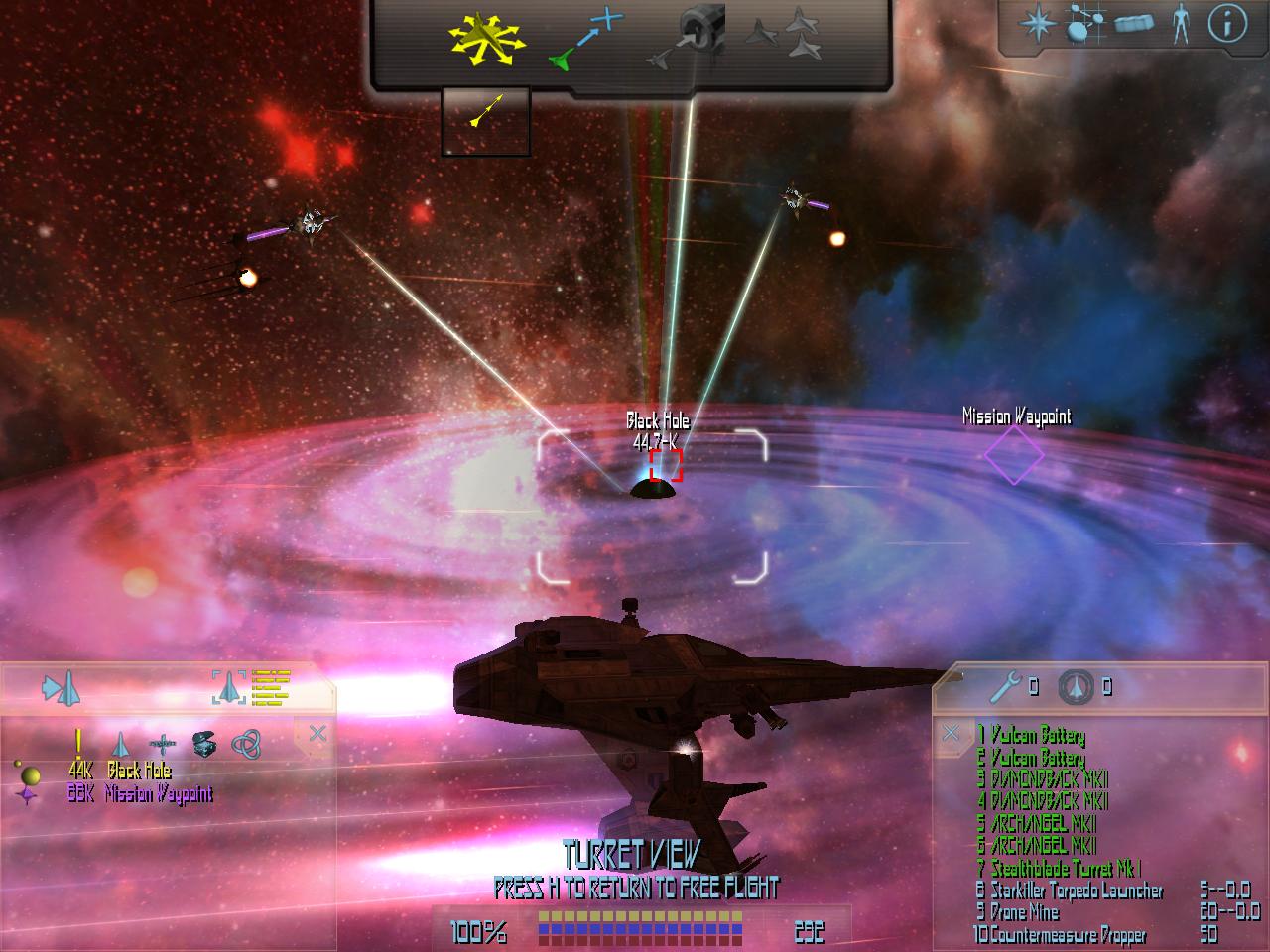Click the blue cargo block icon
Screen dimensions: 1270x952
click(x=1133, y=24)
